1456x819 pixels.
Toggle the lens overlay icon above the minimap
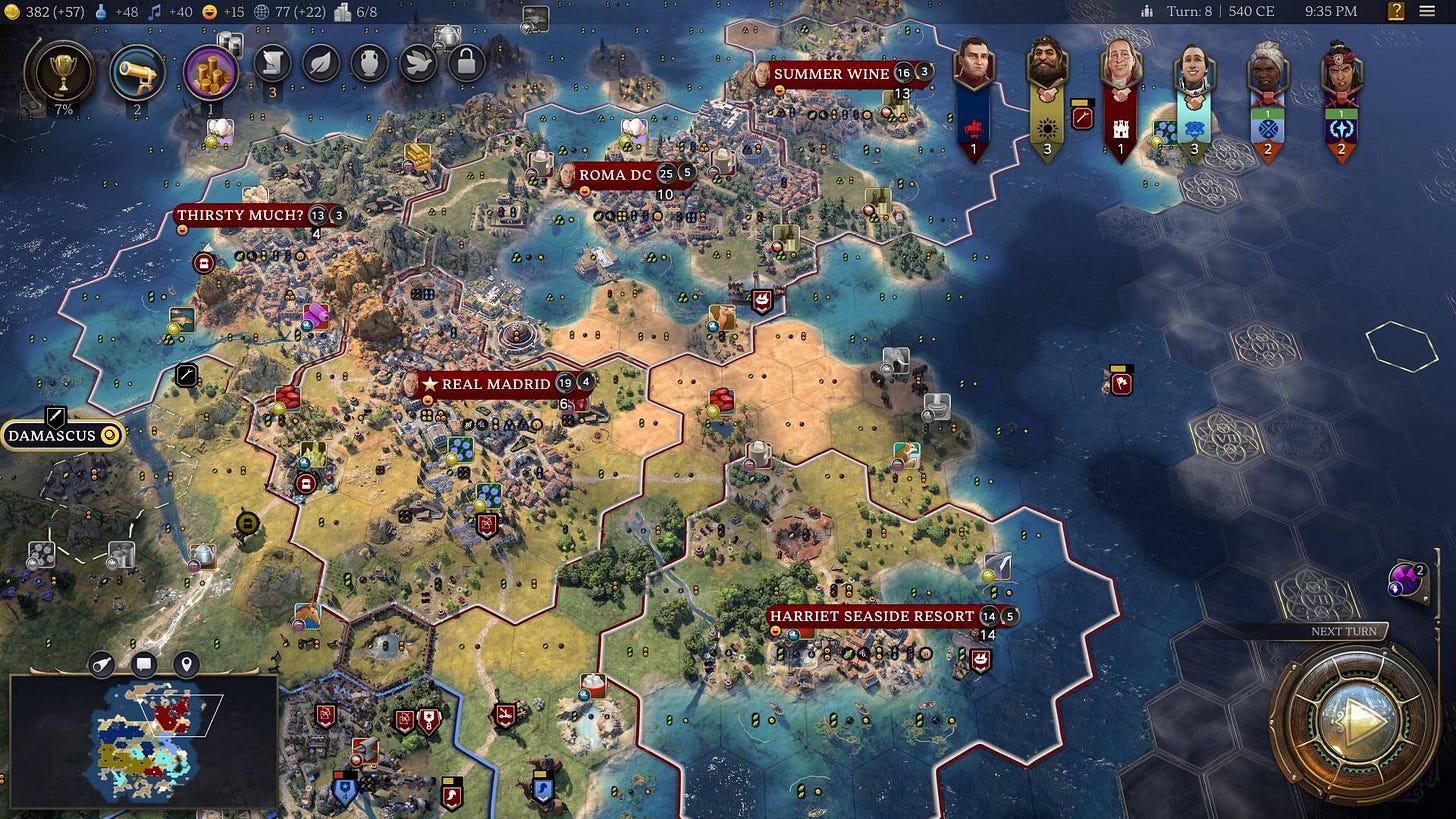pyautogui.click(x=101, y=665)
